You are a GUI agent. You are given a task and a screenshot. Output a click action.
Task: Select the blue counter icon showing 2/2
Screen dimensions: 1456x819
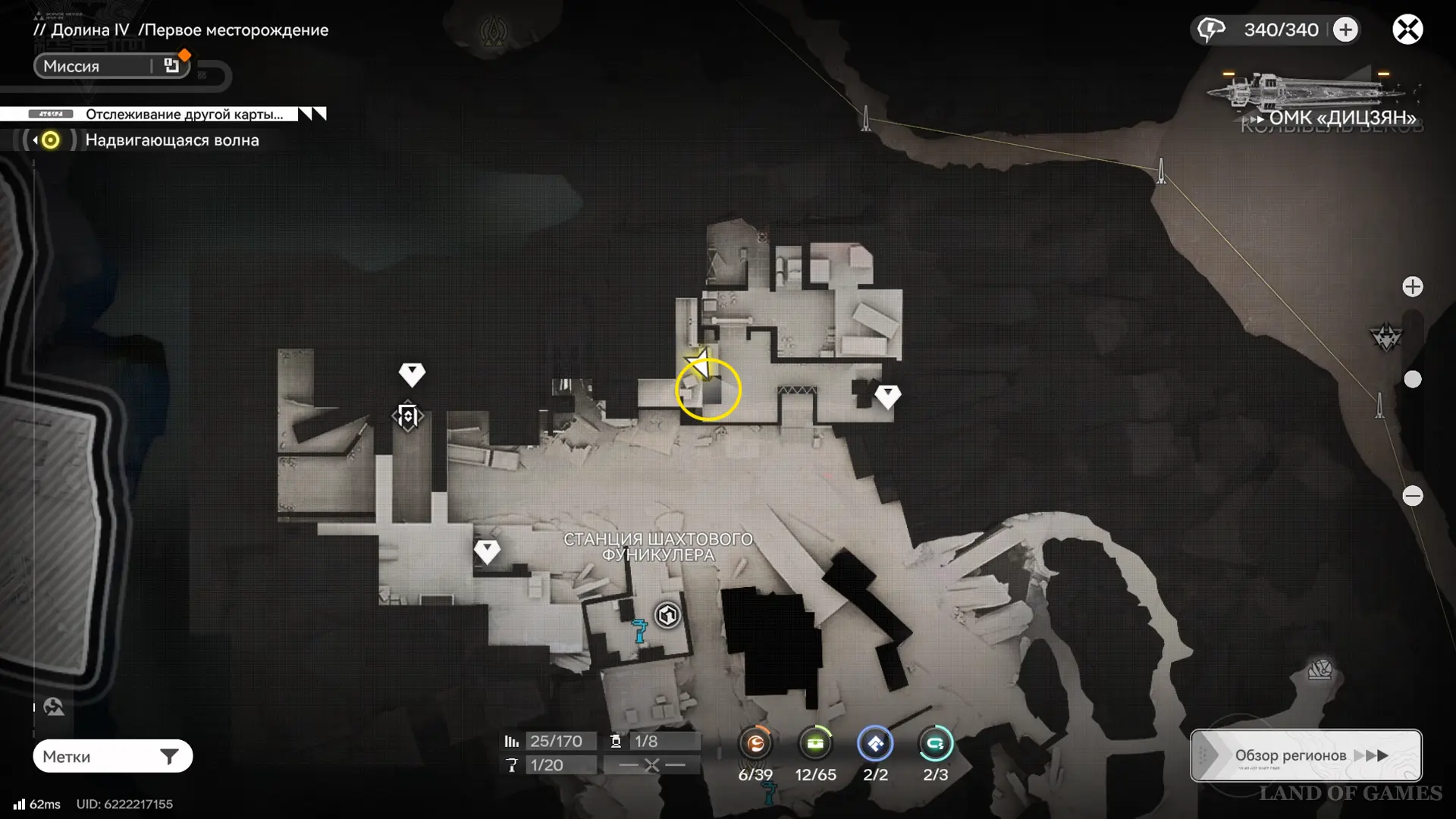pyautogui.click(x=875, y=744)
